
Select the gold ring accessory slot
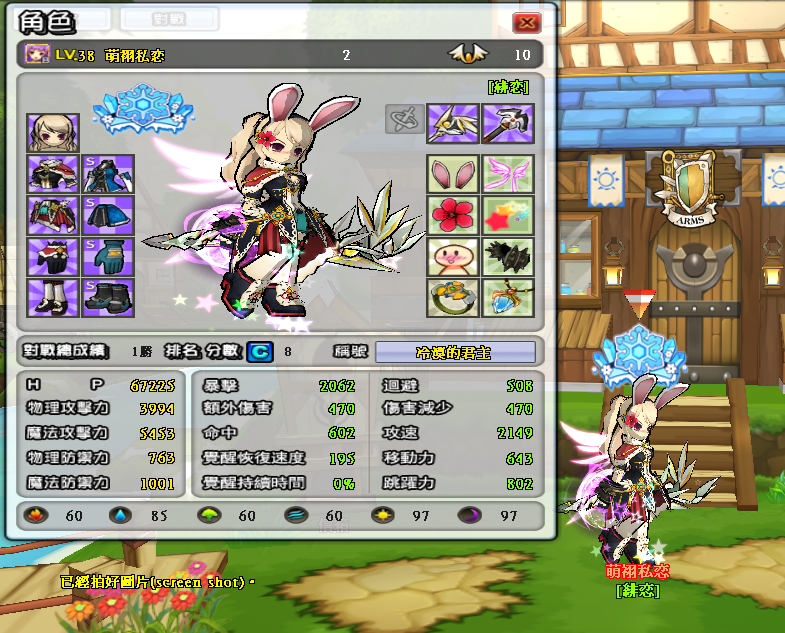point(452,298)
